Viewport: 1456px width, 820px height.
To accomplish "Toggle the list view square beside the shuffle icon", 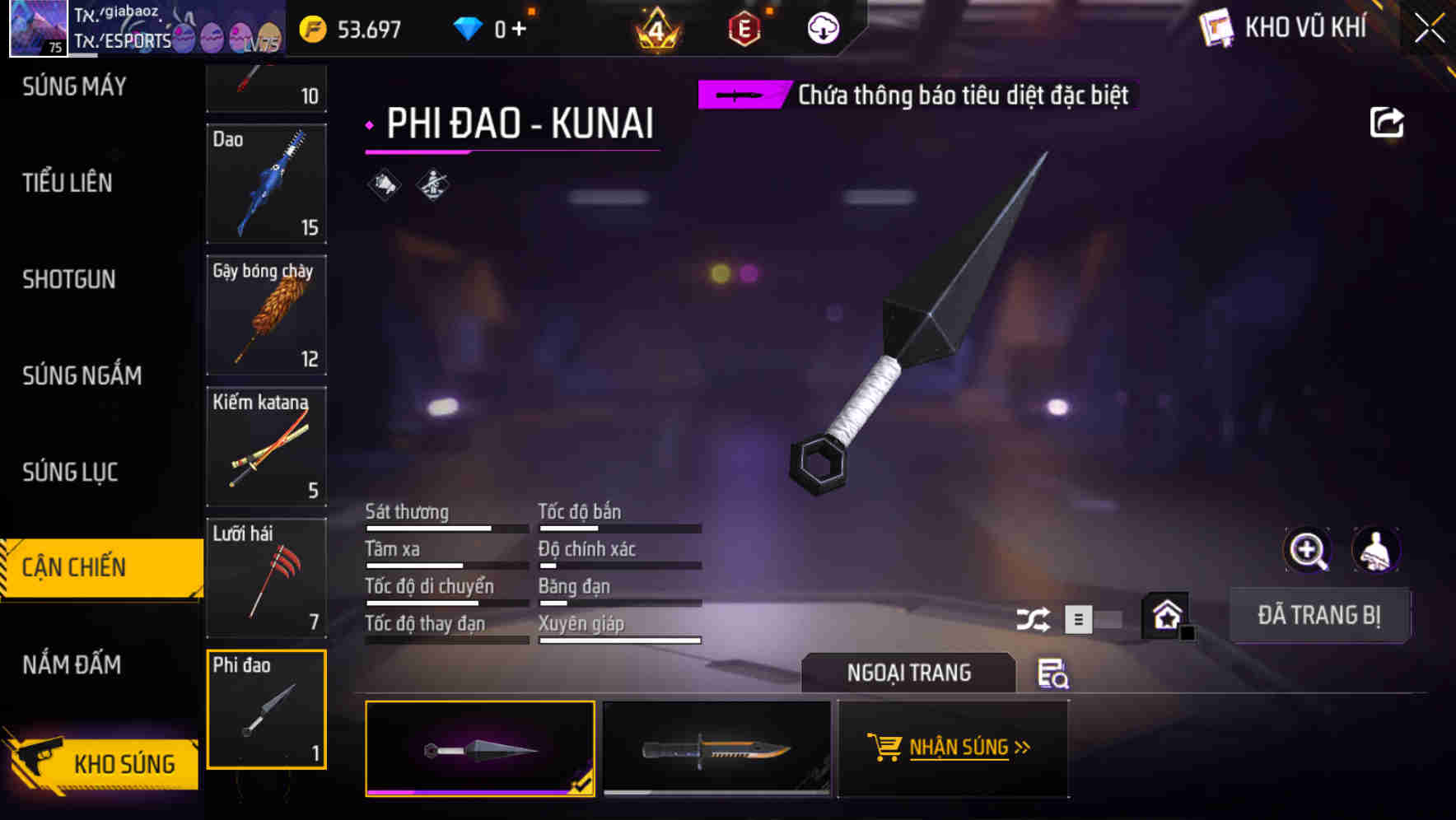I will point(1079,618).
